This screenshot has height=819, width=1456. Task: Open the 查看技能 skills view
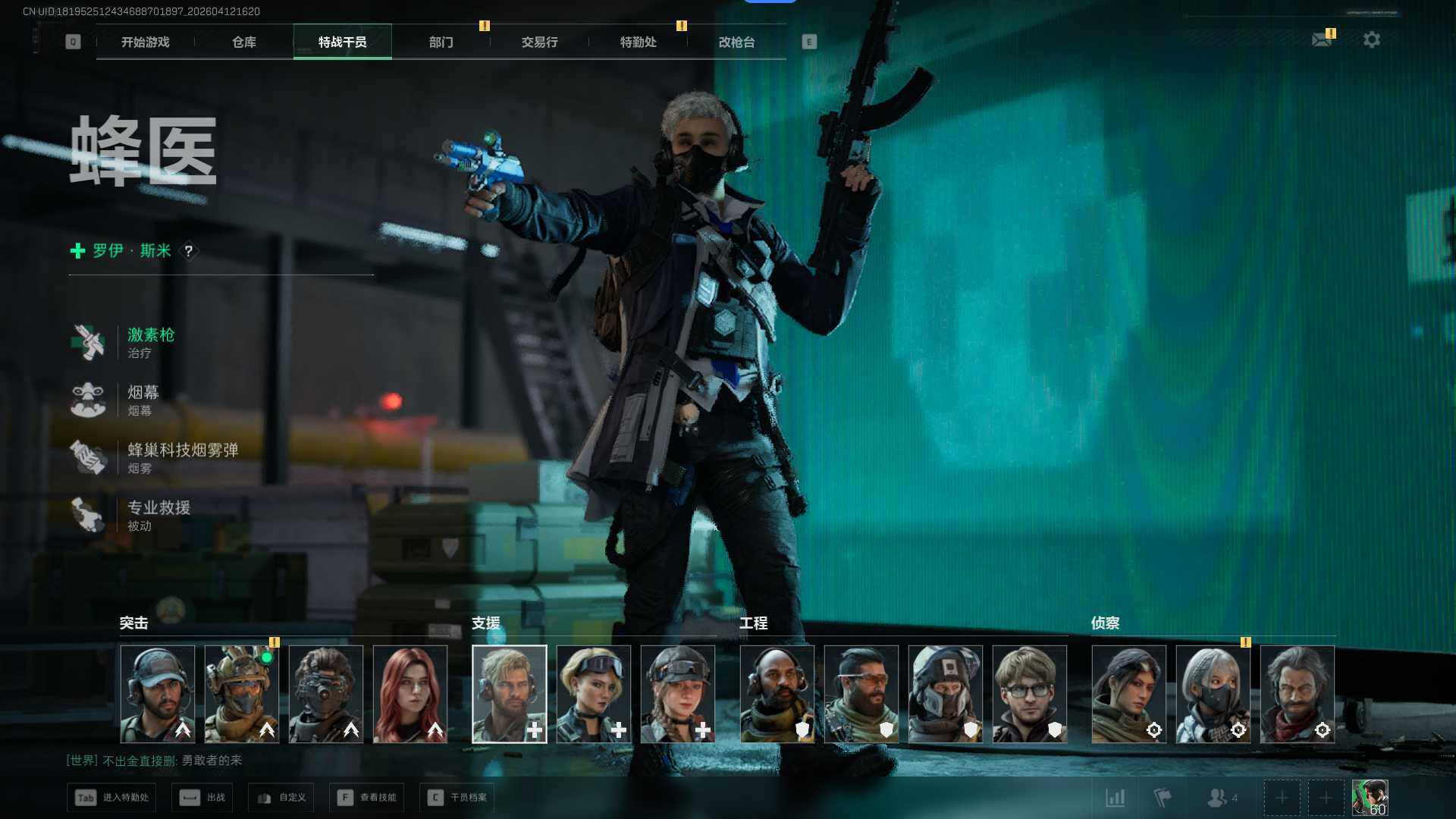point(368,798)
